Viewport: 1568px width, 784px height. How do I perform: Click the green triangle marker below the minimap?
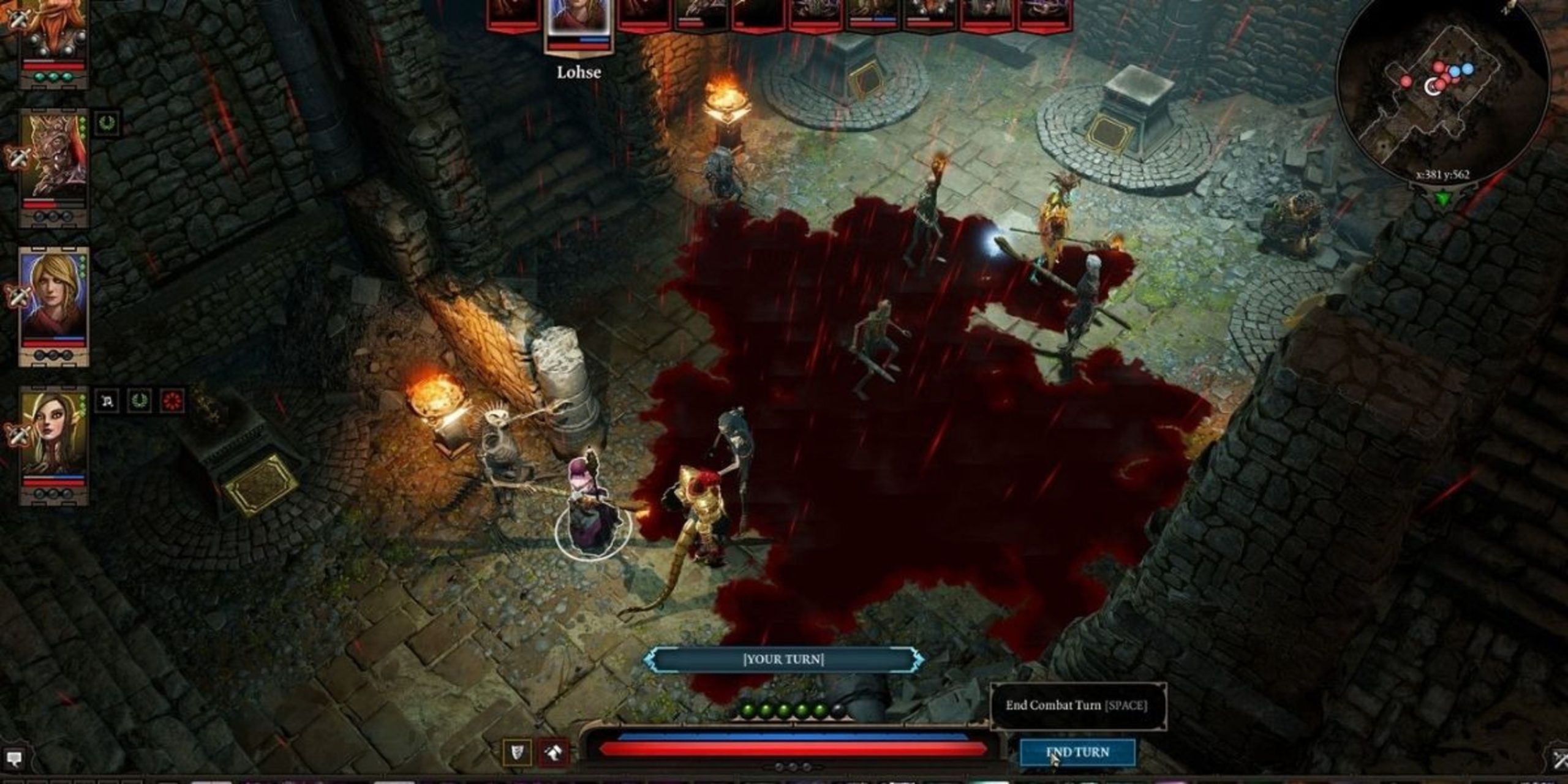pos(1444,199)
